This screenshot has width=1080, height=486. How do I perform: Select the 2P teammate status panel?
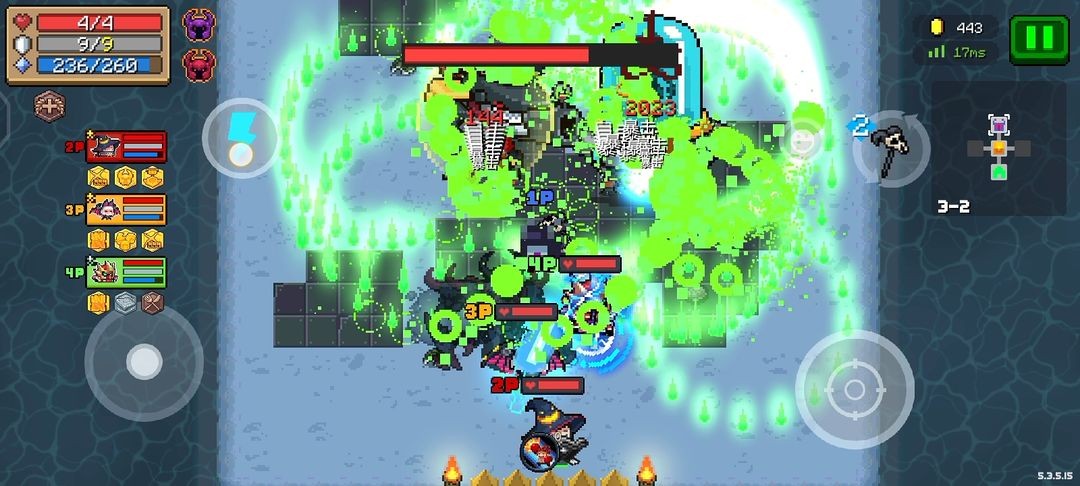click(x=125, y=148)
